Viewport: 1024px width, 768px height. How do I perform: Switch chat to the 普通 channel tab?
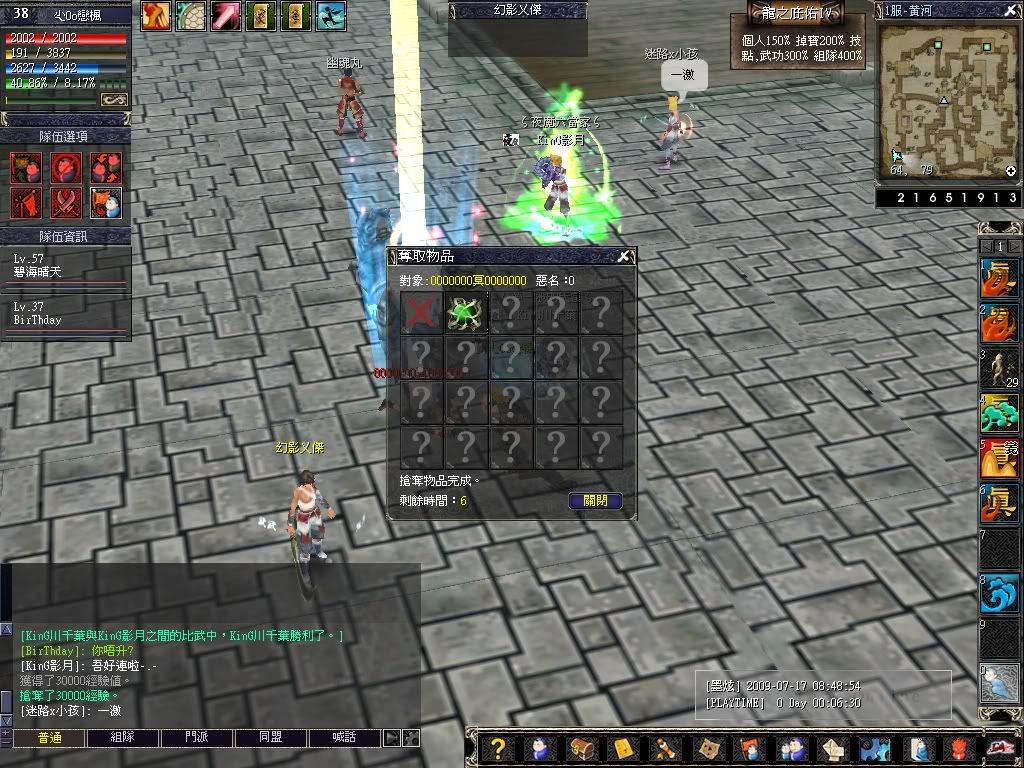(x=50, y=738)
